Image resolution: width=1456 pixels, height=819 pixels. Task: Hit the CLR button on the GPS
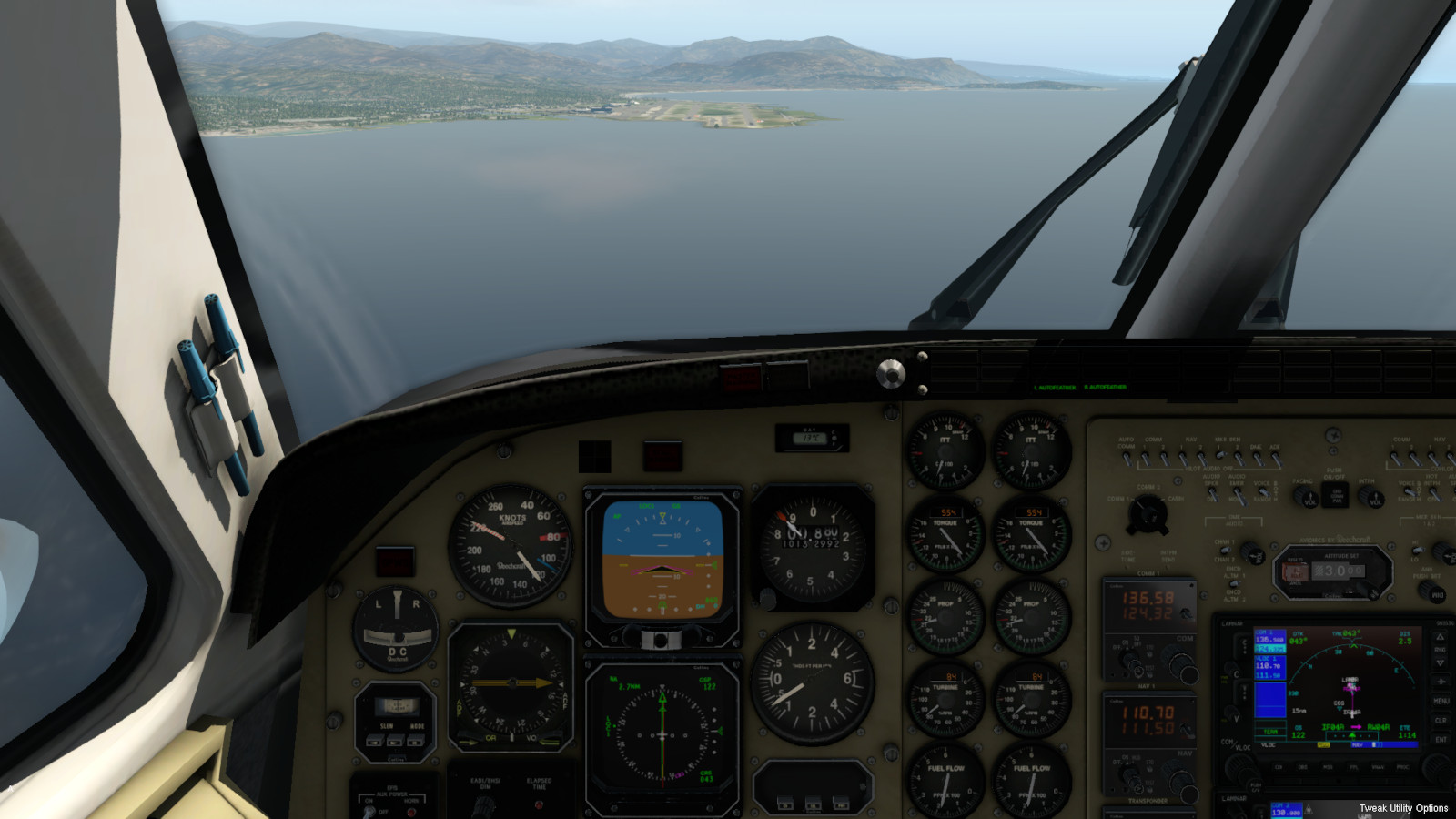tap(1441, 720)
